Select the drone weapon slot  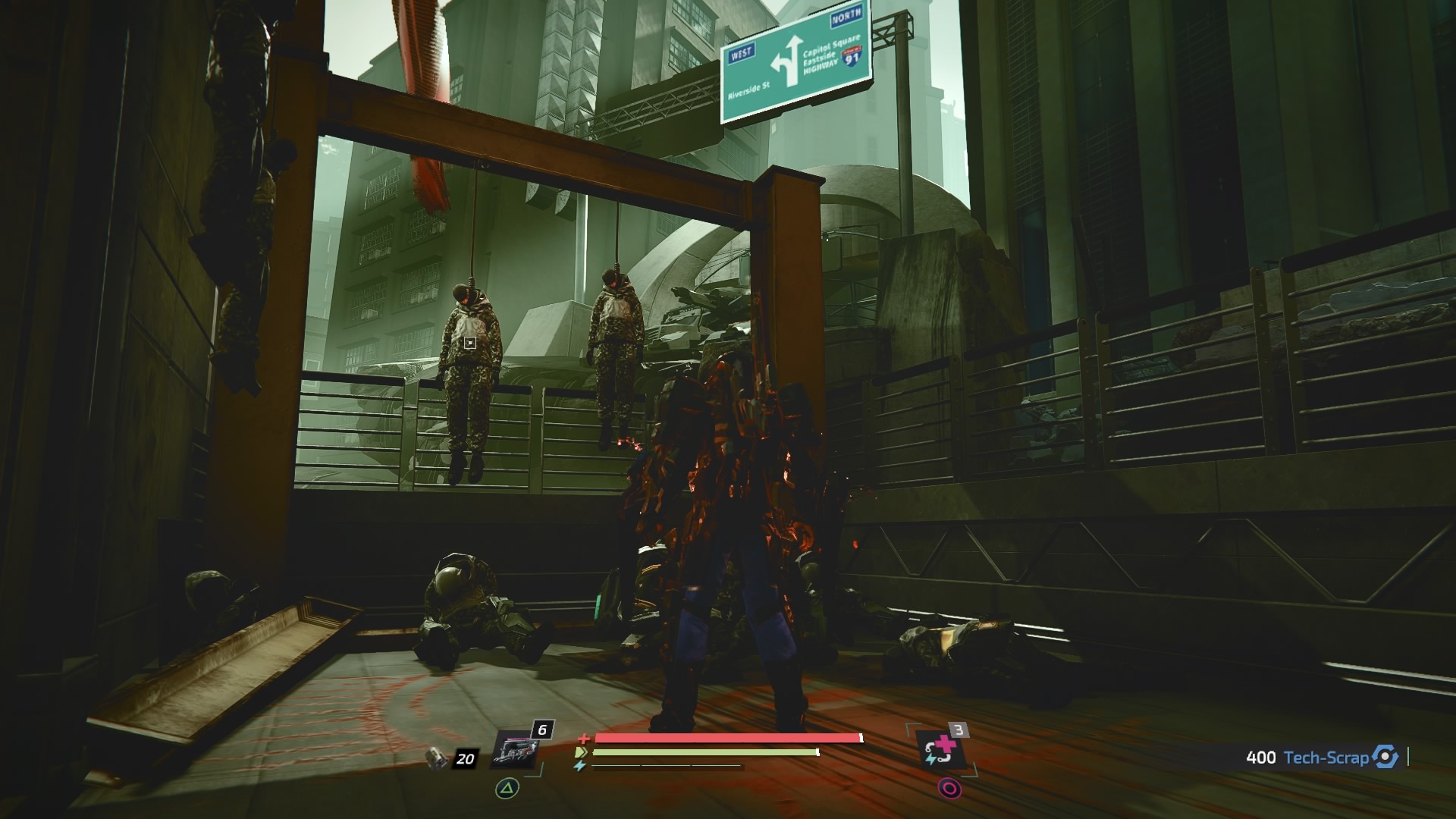click(515, 751)
